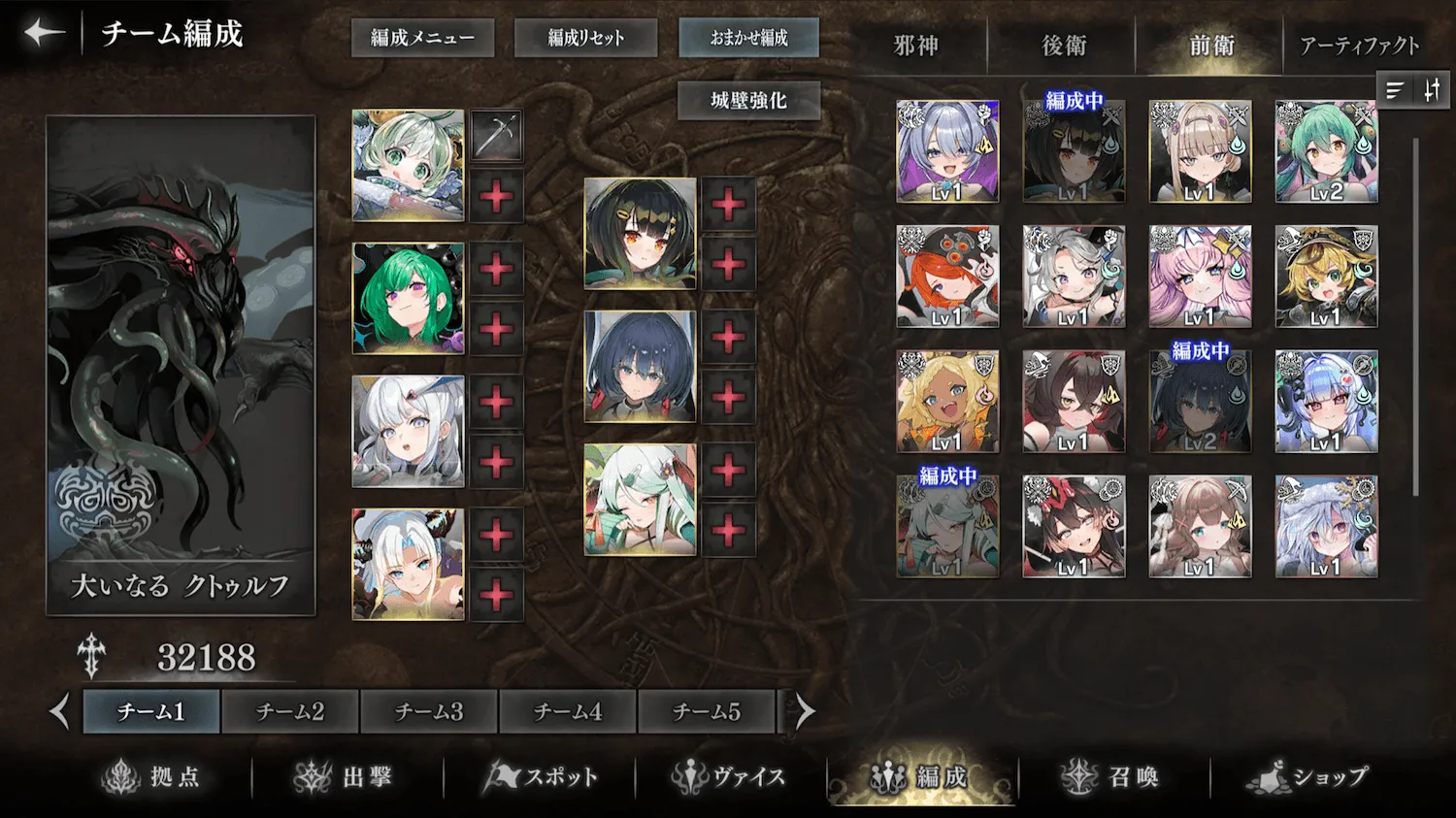The width and height of the screenshot is (1456, 818).
Task: Select the Lv2 green-haired character thumbnail in roster
Action: [1328, 150]
